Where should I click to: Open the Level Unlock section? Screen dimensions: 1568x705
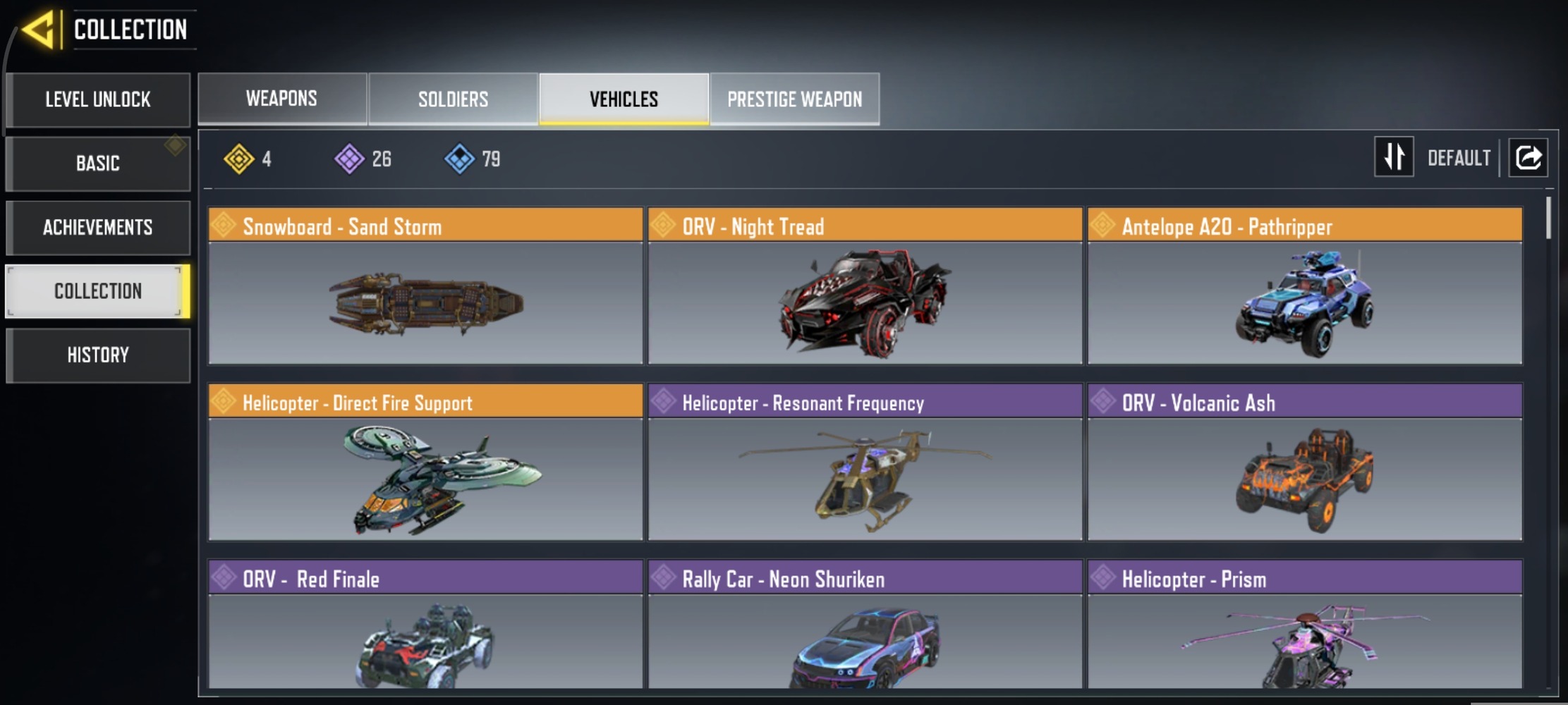pos(98,99)
